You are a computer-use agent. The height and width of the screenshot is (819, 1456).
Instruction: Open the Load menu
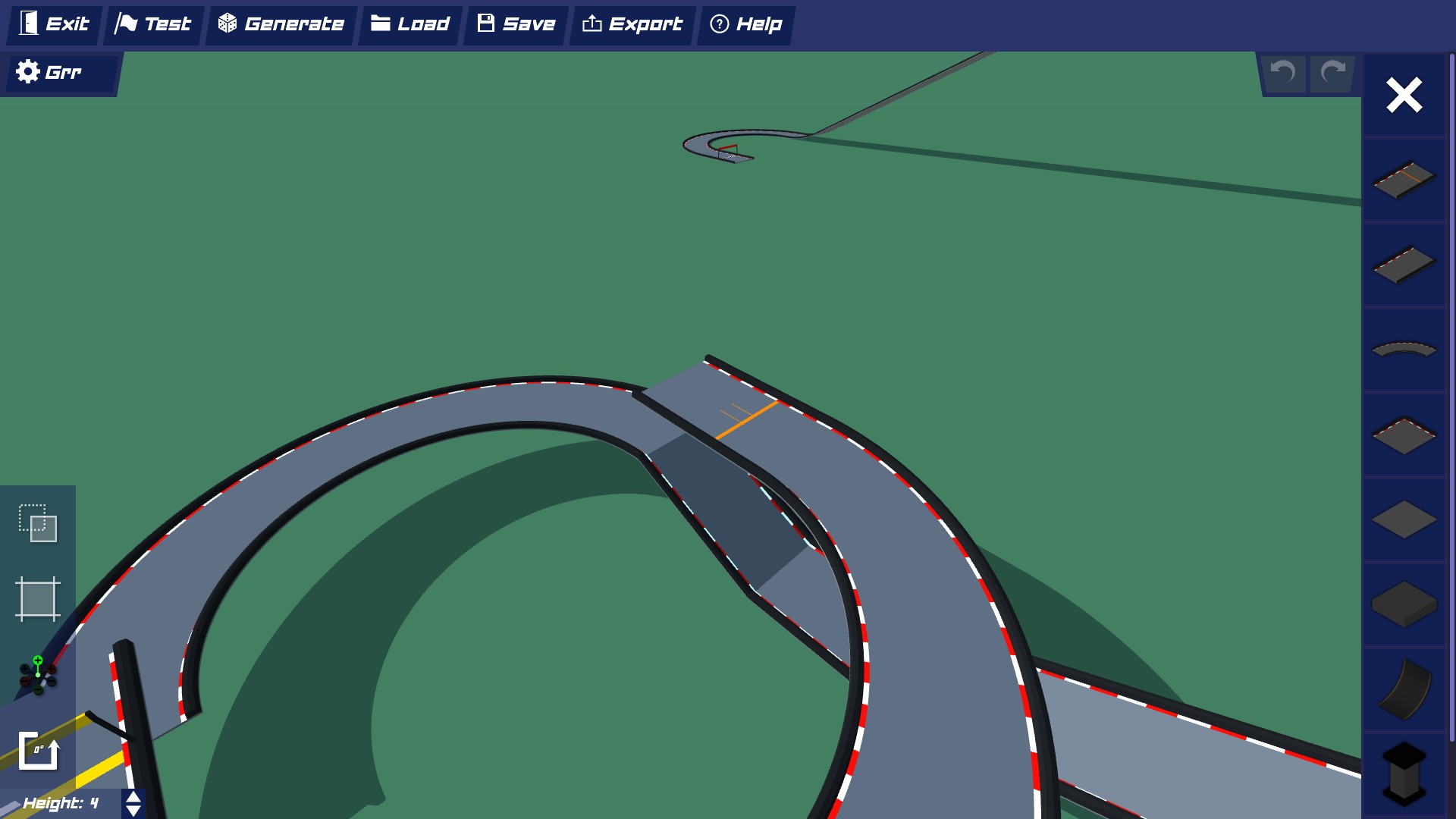409,24
